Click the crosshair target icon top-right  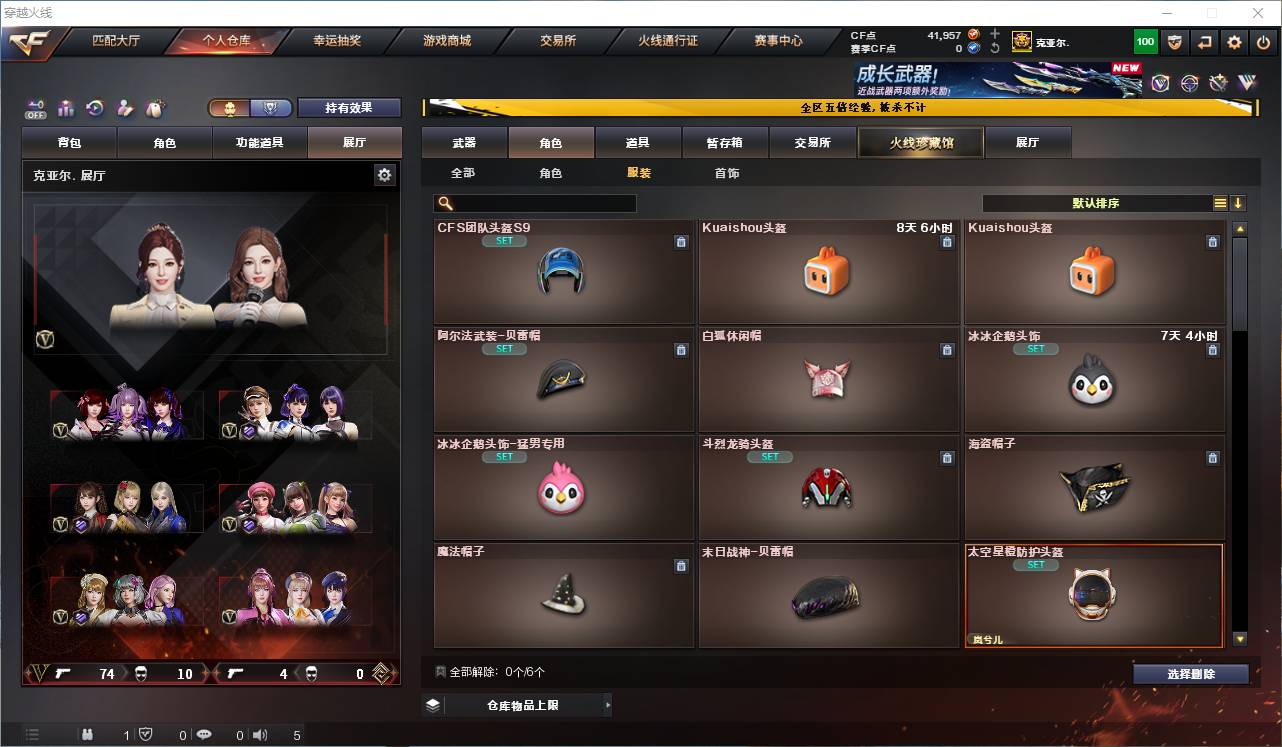[1188, 83]
